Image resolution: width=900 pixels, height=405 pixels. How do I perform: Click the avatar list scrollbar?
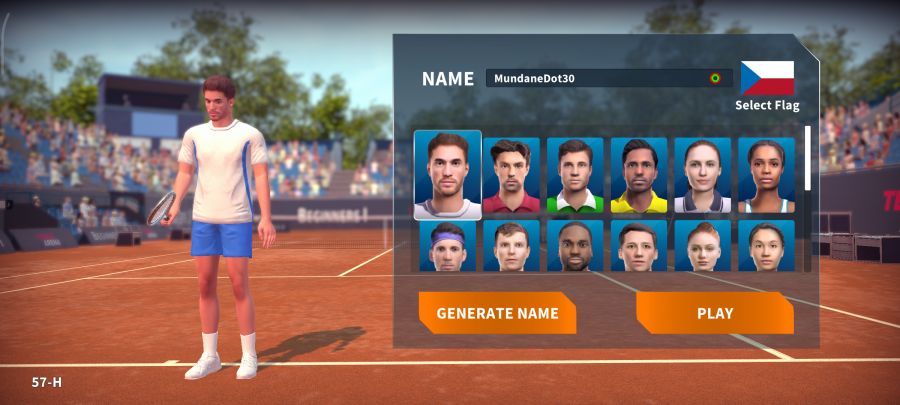coord(808,158)
